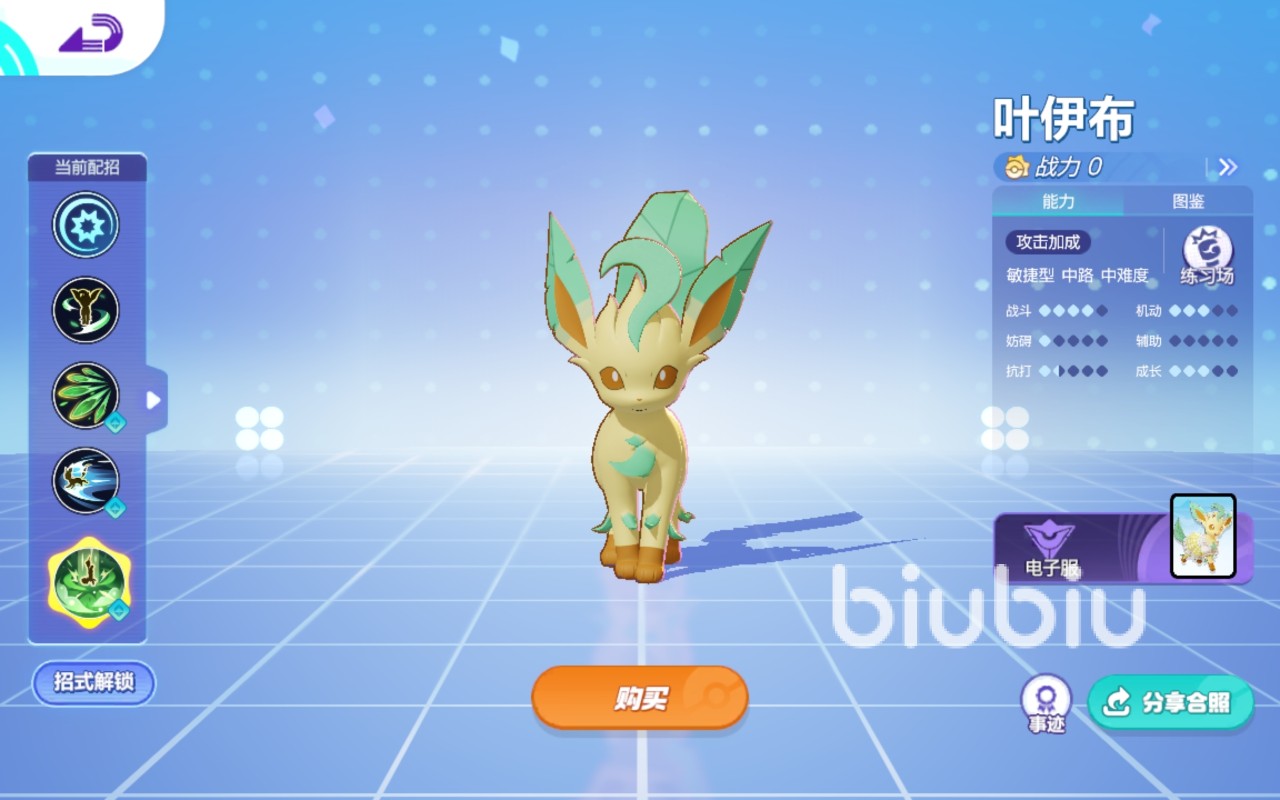The width and height of the screenshot is (1280, 800).
Task: Open the 事迹 achievements medal
Action: [x=1046, y=700]
